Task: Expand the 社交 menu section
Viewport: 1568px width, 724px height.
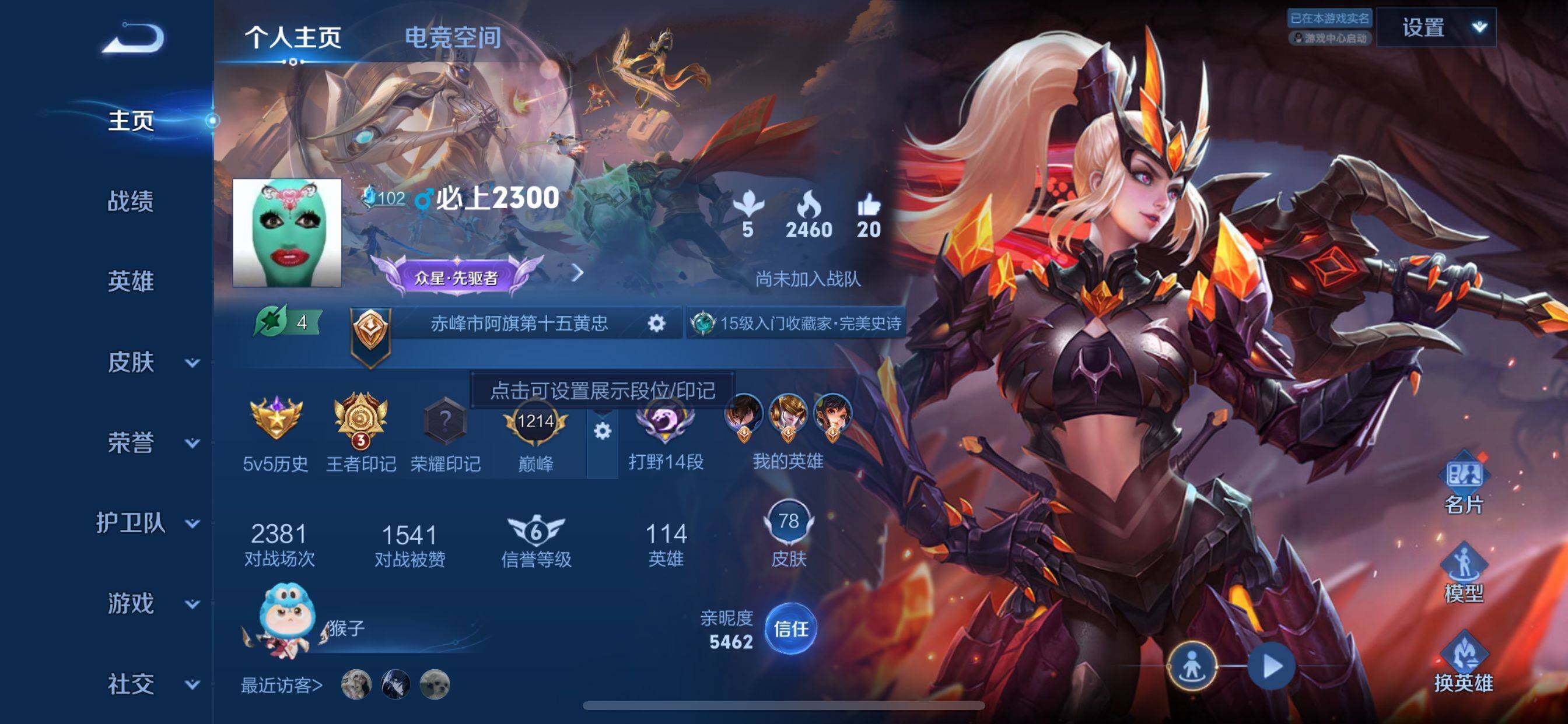Action: [152, 684]
